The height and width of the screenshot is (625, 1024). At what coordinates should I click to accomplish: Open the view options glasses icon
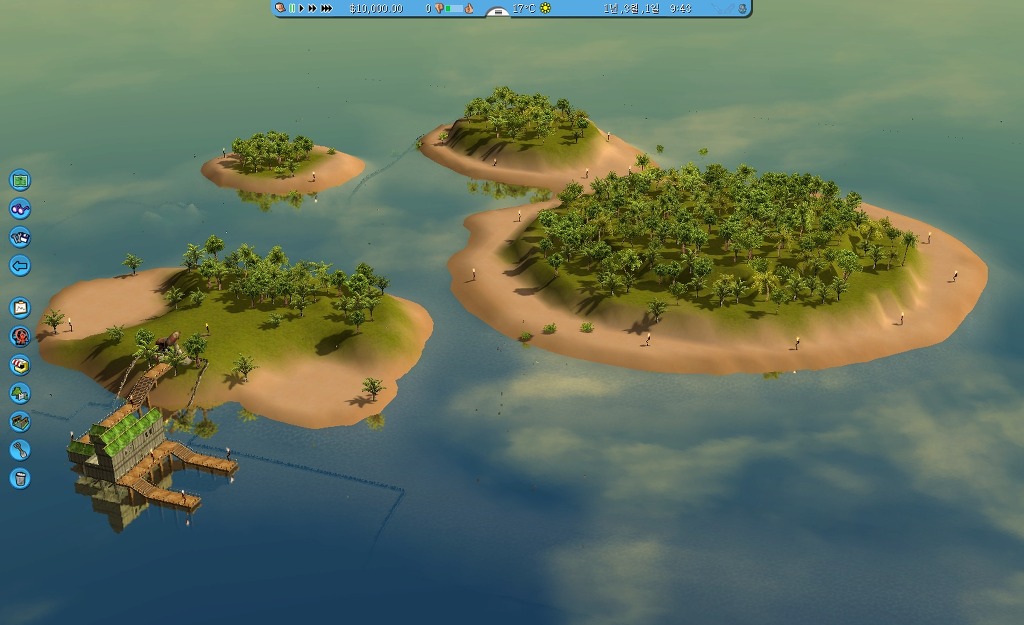[x=20, y=209]
